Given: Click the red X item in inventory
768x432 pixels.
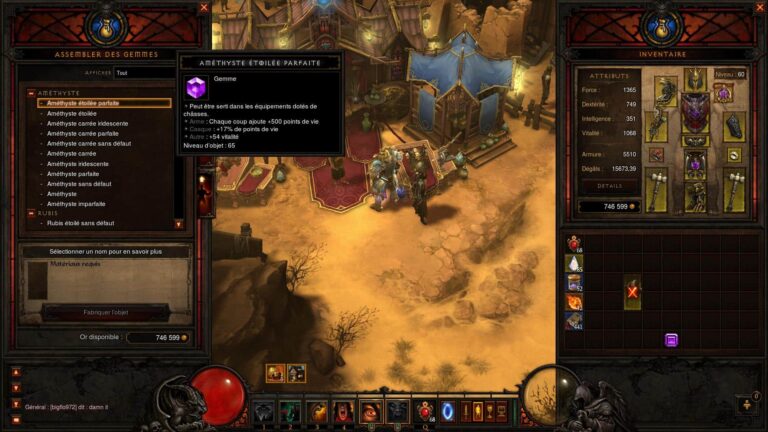Looking at the screenshot, I should point(632,291).
